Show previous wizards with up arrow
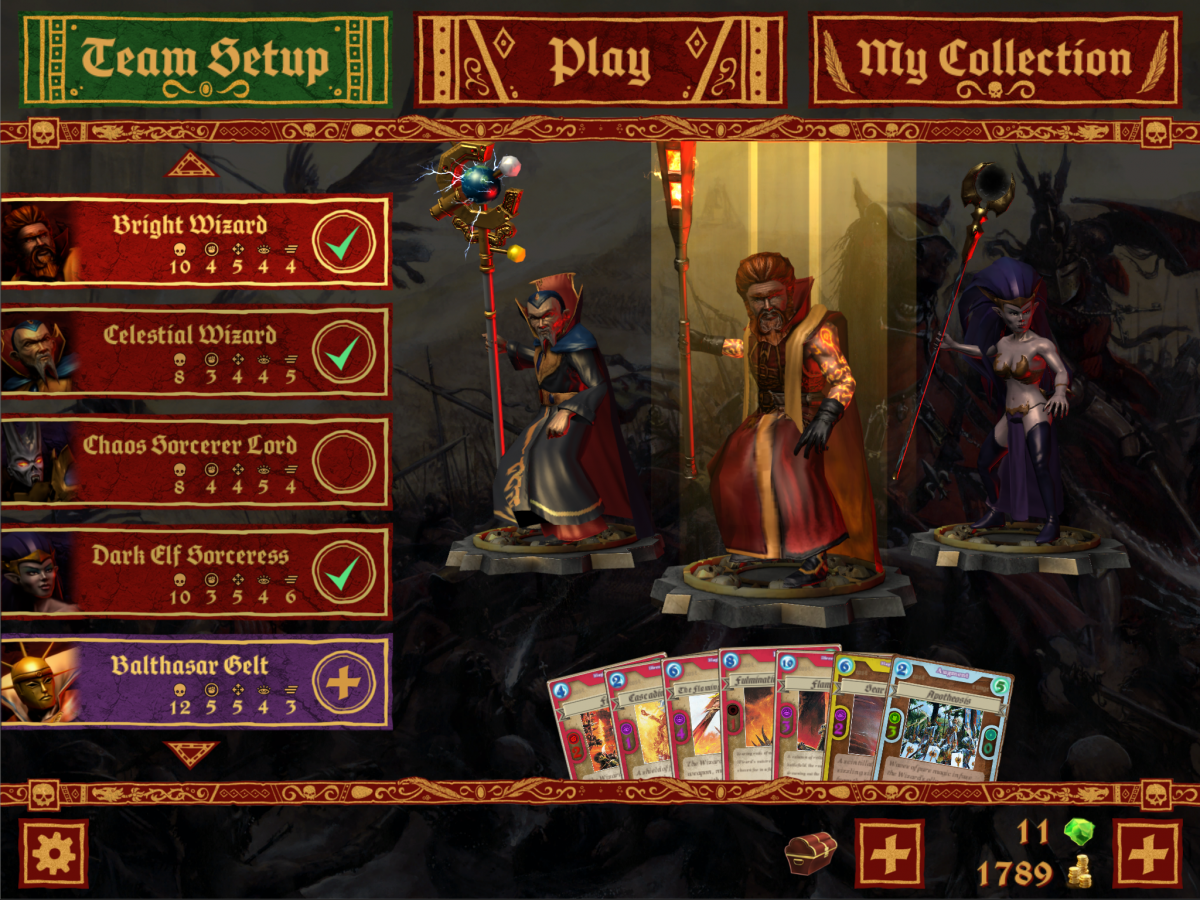Image resolution: width=1200 pixels, height=900 pixels. pyautogui.click(x=191, y=164)
